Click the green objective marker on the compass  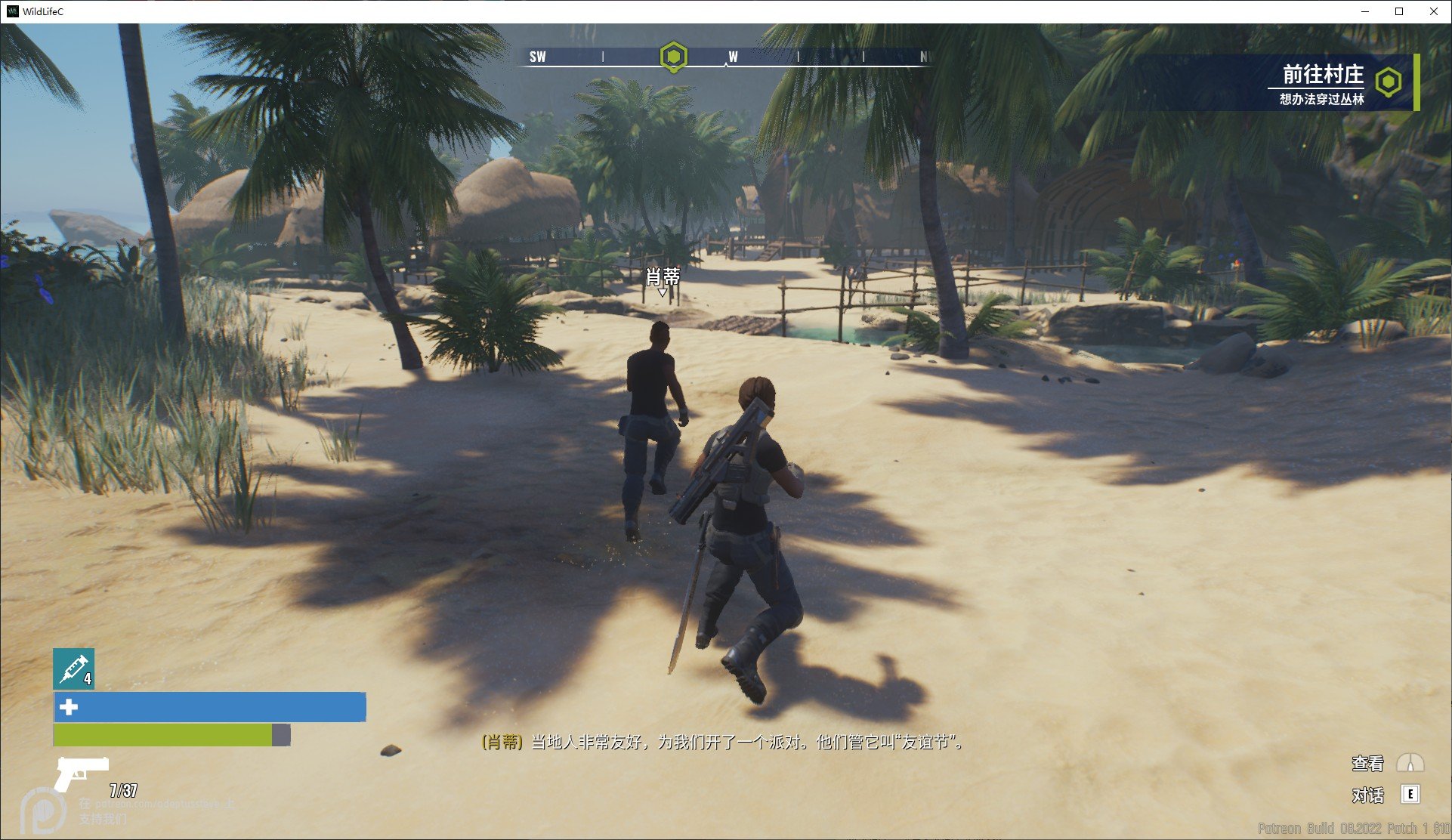click(673, 57)
